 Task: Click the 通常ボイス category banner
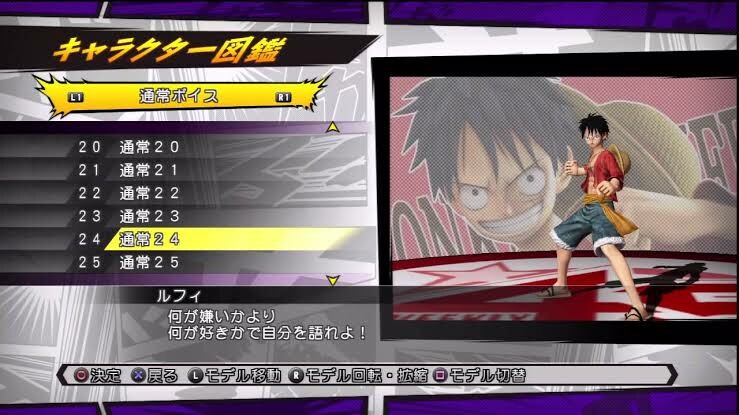tap(180, 97)
